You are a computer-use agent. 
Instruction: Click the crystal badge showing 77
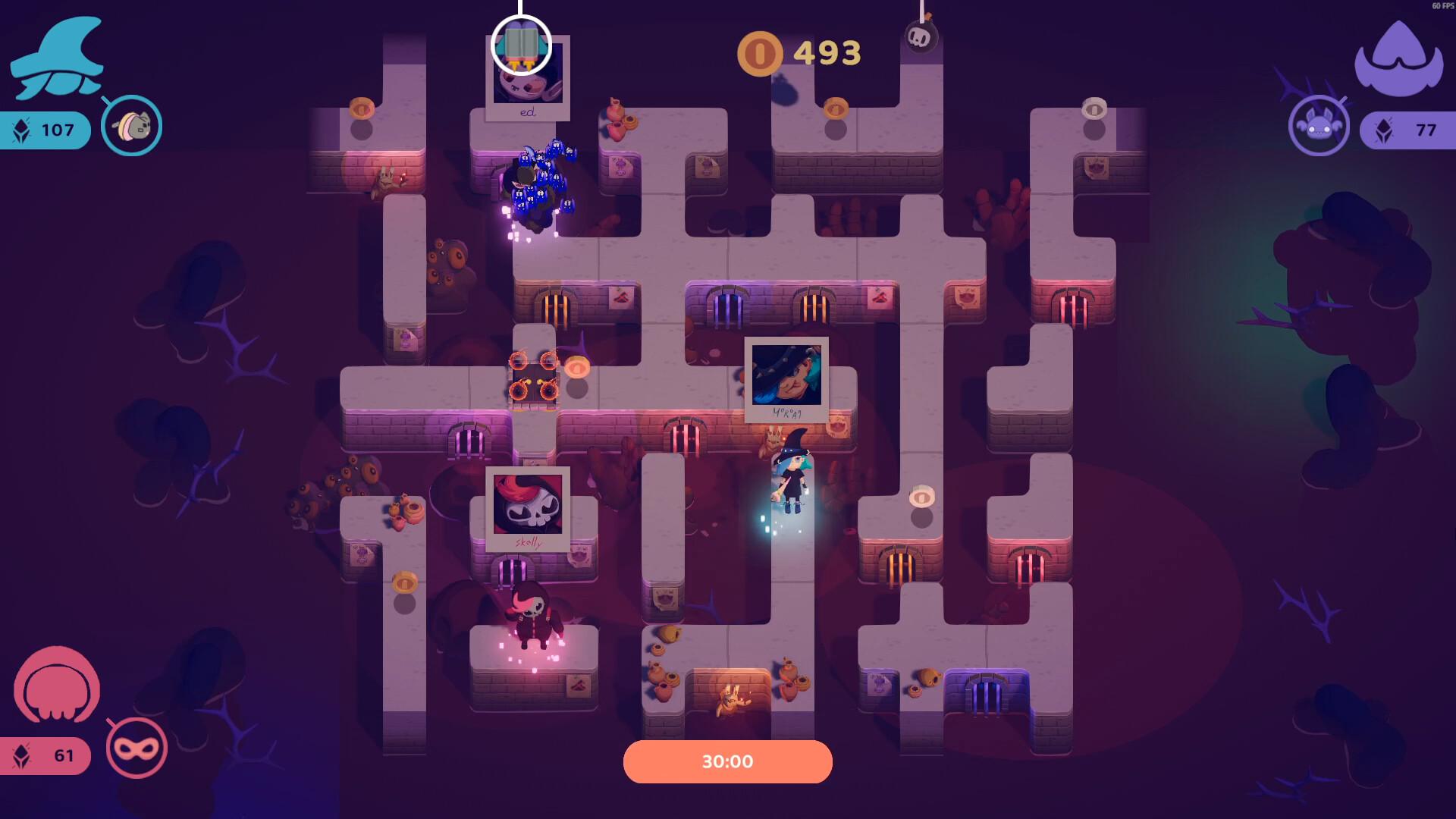pyautogui.click(x=1407, y=130)
